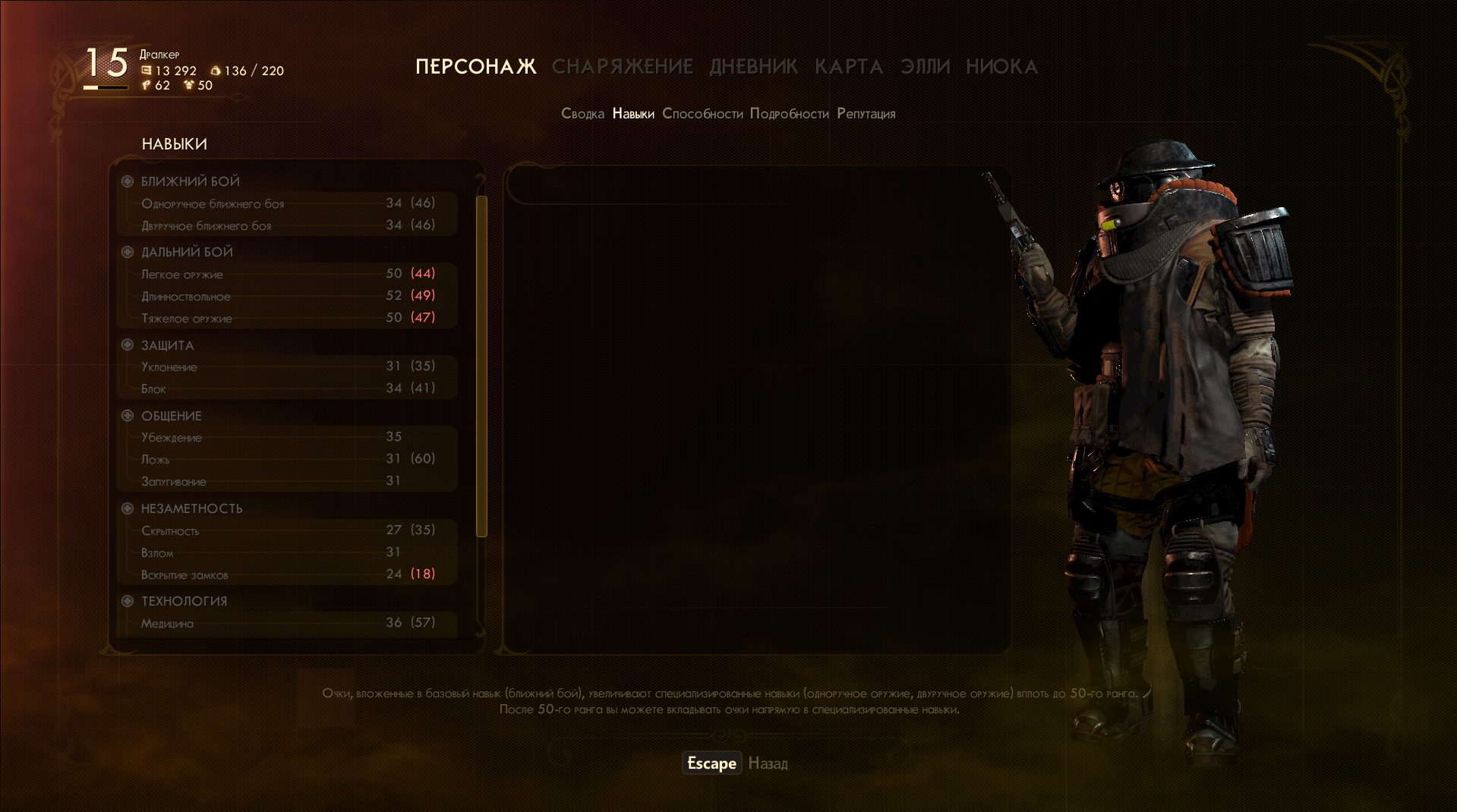The height and width of the screenshot is (812, 1457).
Task: Click the Убеждение skill row
Action: click(x=287, y=437)
